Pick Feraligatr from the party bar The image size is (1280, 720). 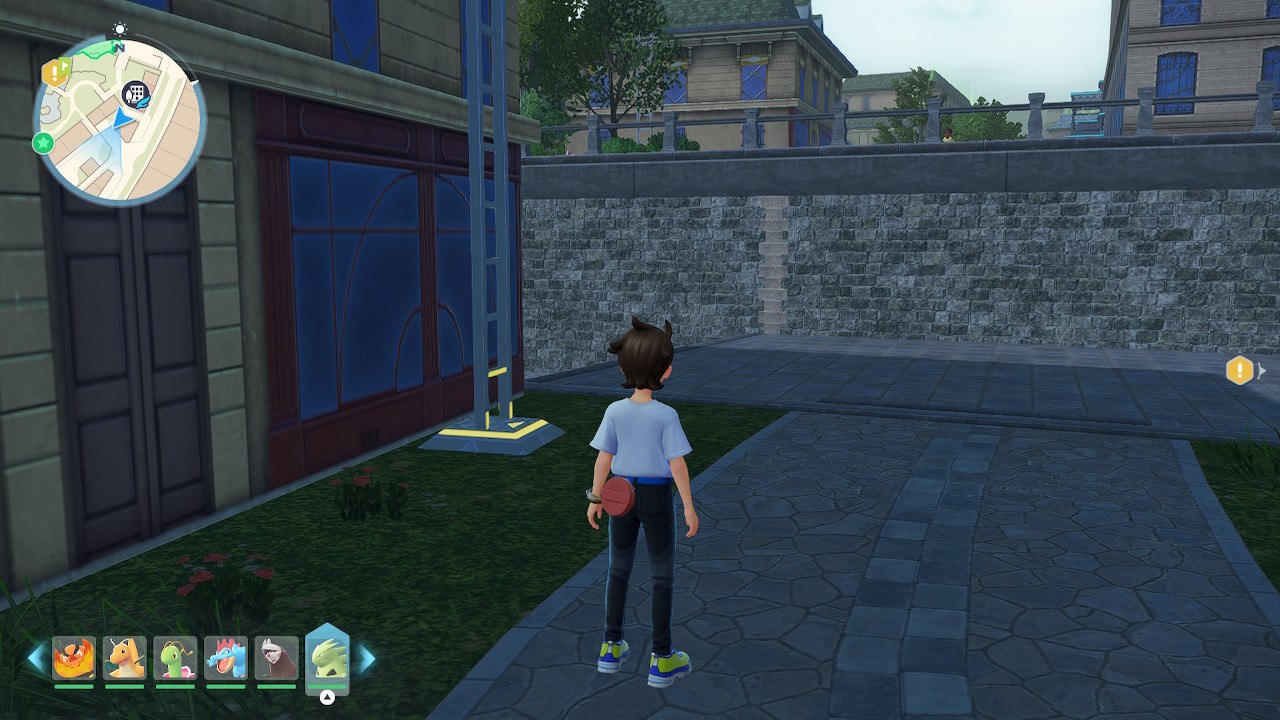226,658
